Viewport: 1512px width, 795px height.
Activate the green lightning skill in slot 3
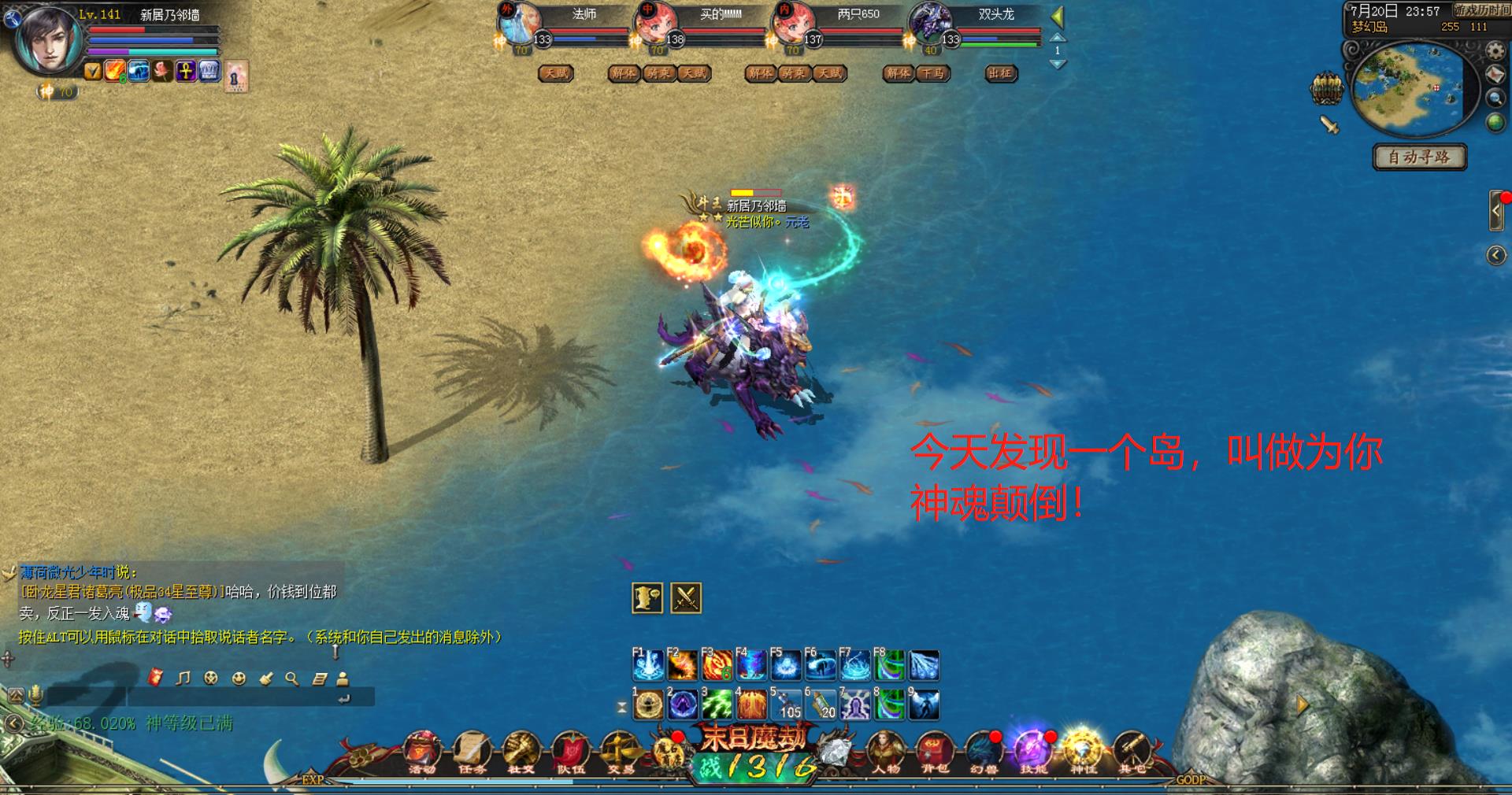click(x=717, y=704)
